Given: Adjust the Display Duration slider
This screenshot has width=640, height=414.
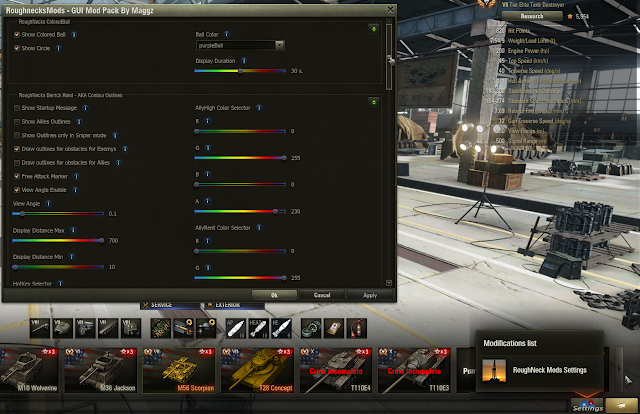Looking at the screenshot, I should 240,71.
